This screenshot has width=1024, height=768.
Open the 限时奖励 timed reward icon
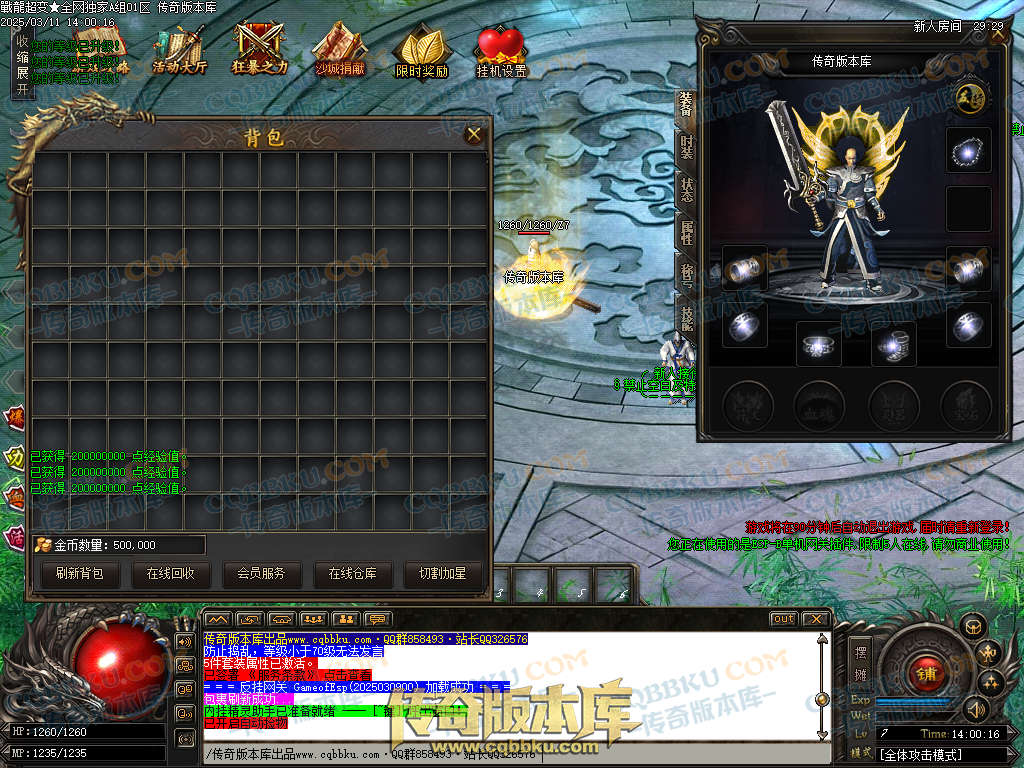point(421,51)
